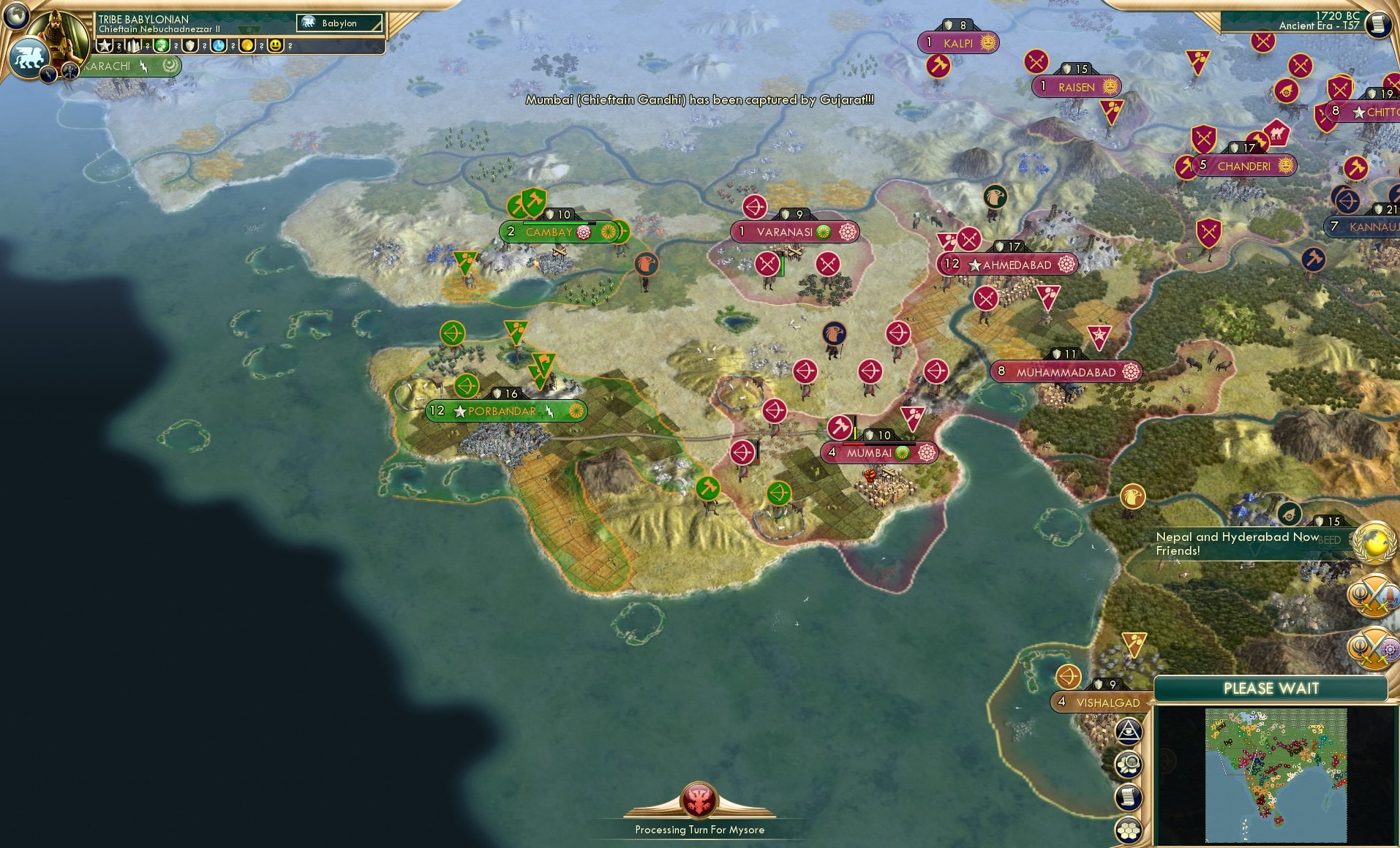Open the Babylon civilization dropdown
Screen dimensions: 1400x848
(340, 23)
